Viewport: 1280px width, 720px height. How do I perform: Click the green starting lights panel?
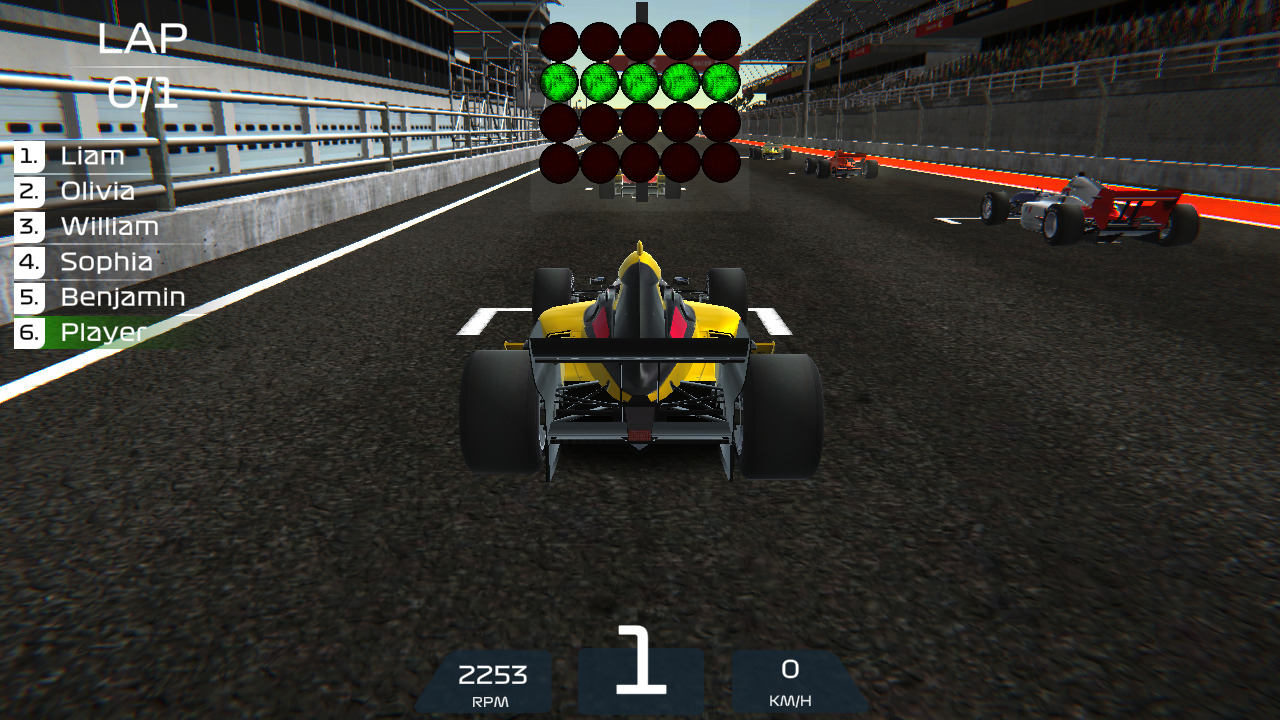(640, 82)
